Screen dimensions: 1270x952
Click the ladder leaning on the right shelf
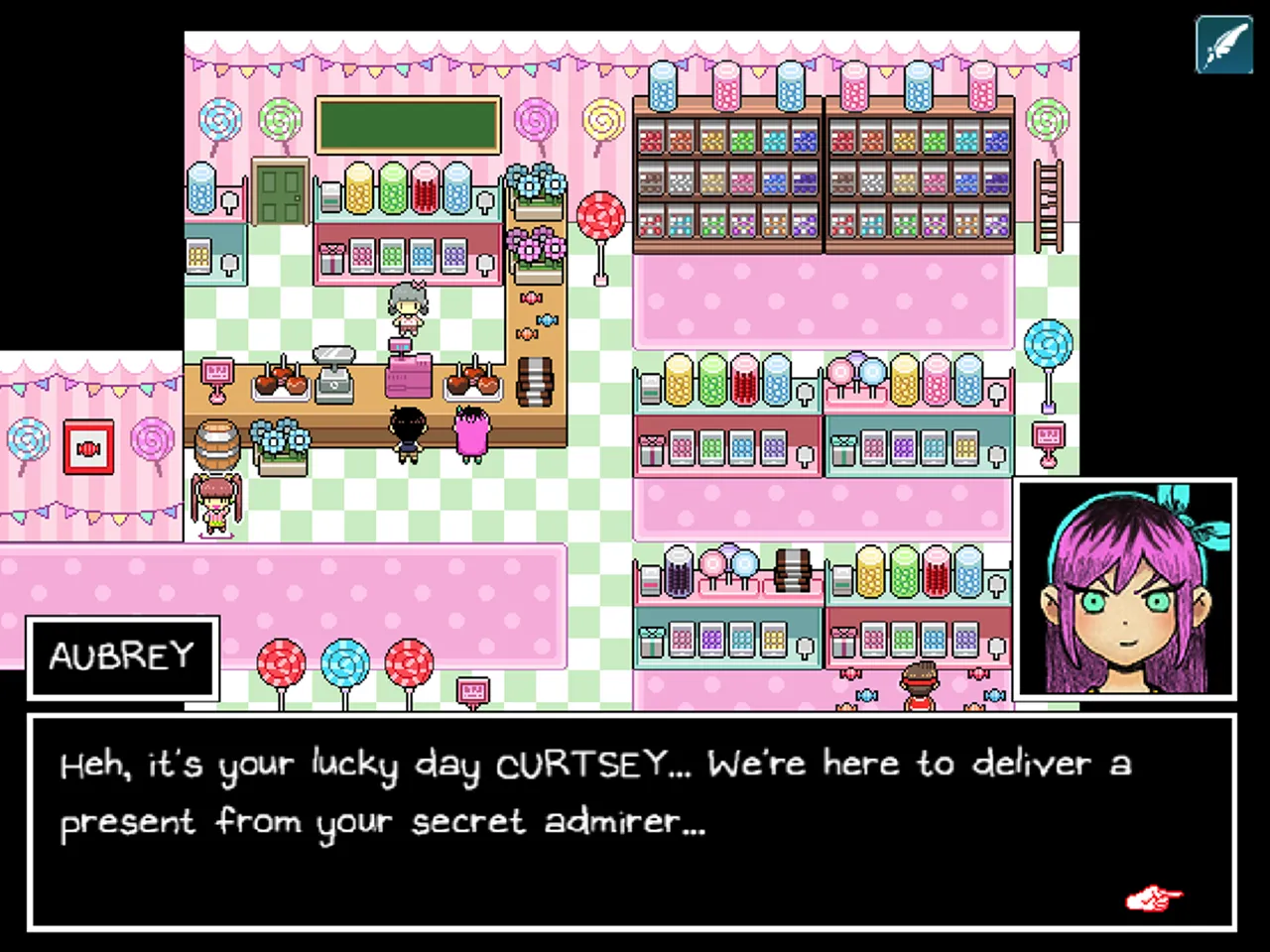(x=1047, y=203)
